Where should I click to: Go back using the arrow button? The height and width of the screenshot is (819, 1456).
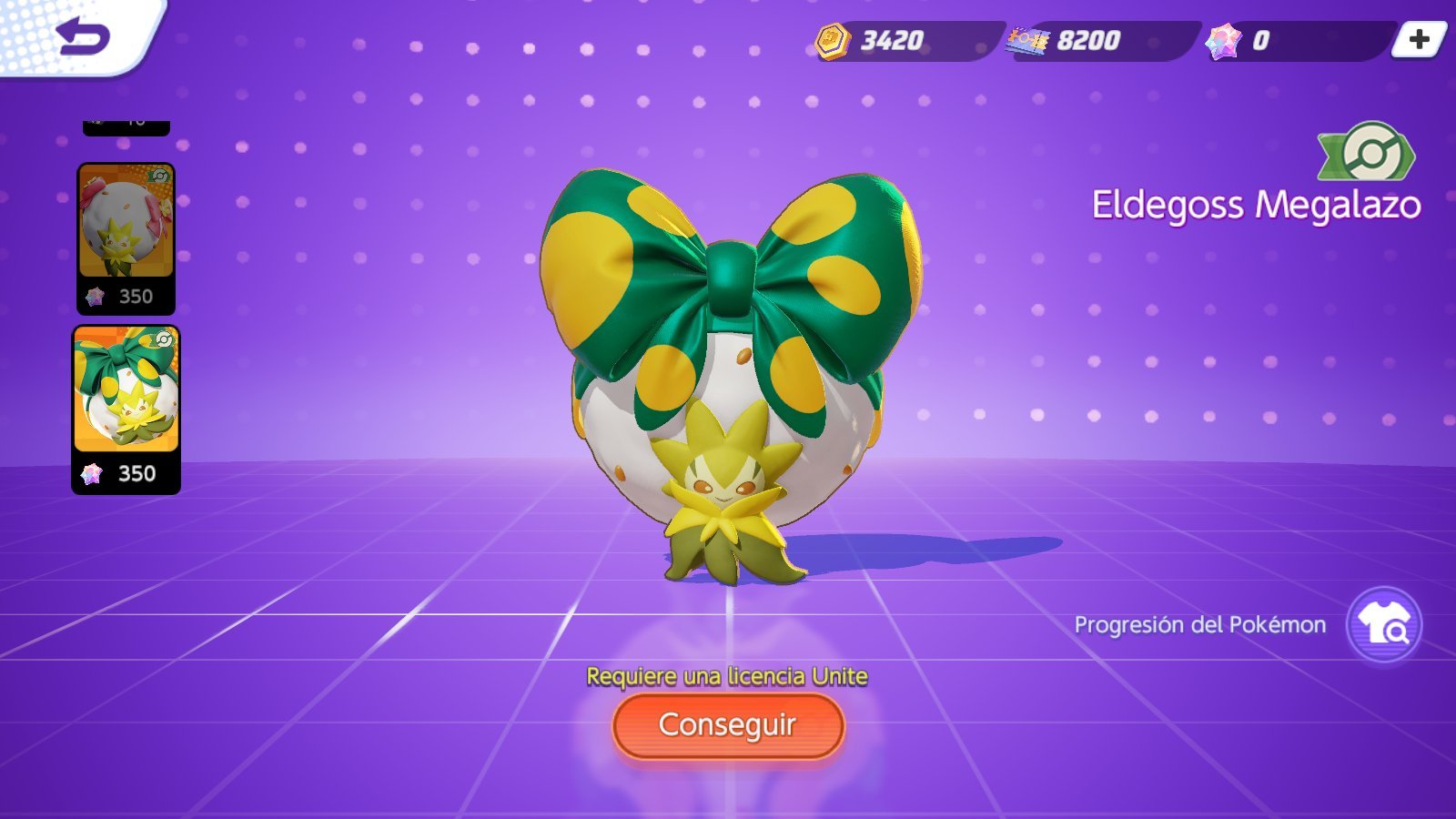(x=82, y=36)
